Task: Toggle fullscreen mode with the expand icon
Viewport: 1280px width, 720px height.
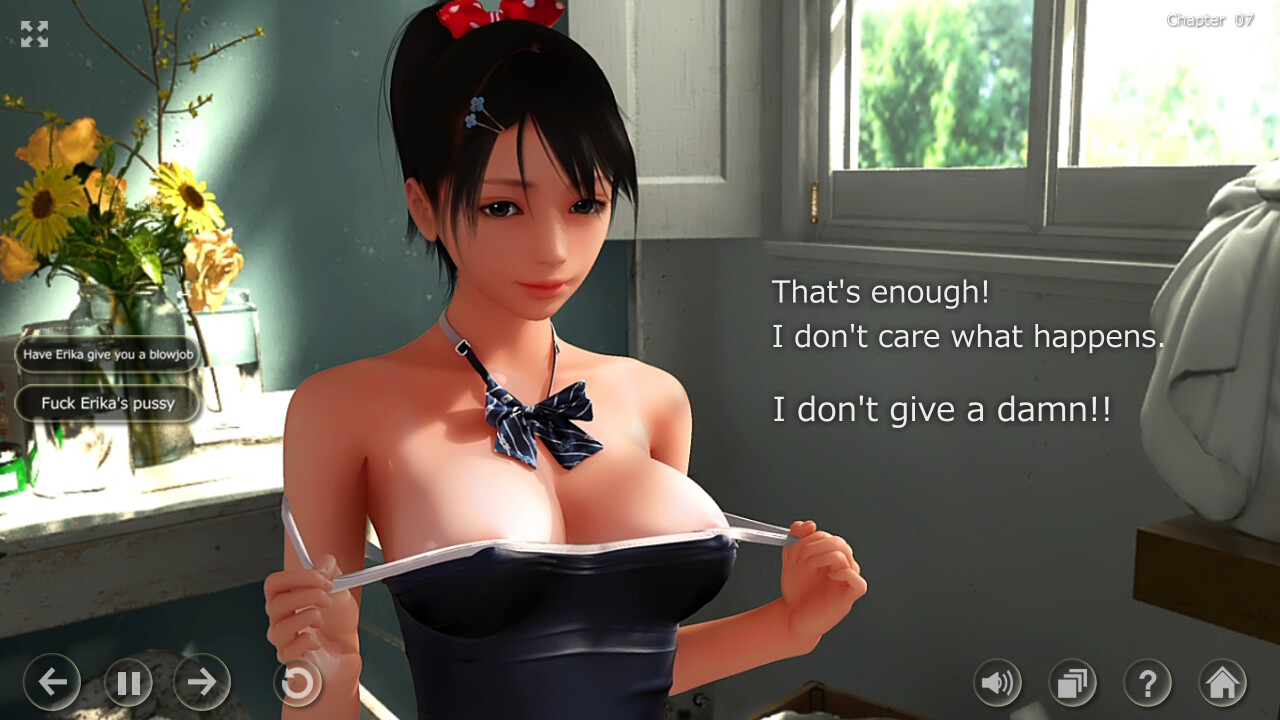Action: tap(35, 35)
